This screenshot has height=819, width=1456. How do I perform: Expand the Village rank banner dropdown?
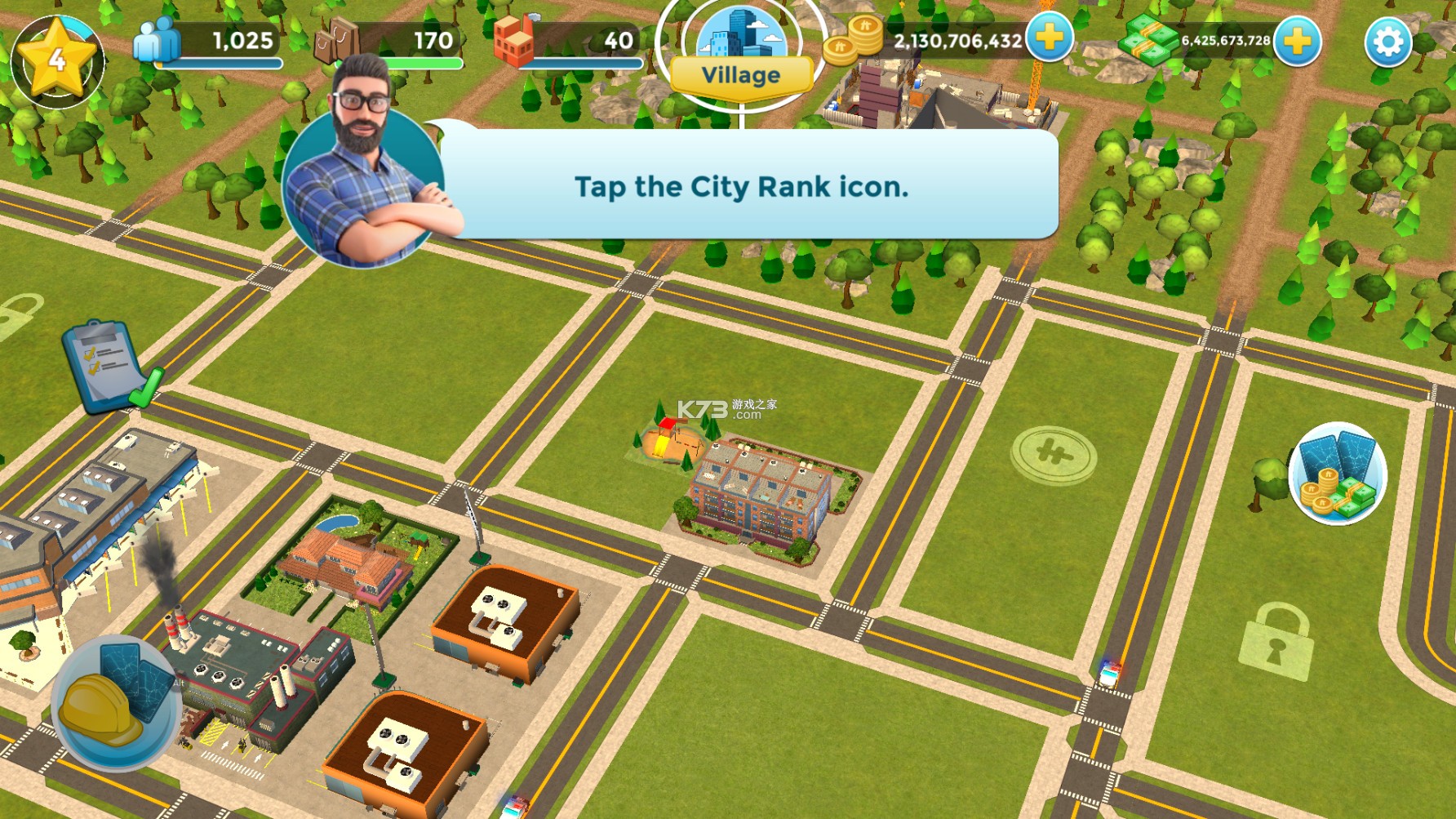pyautogui.click(x=741, y=76)
